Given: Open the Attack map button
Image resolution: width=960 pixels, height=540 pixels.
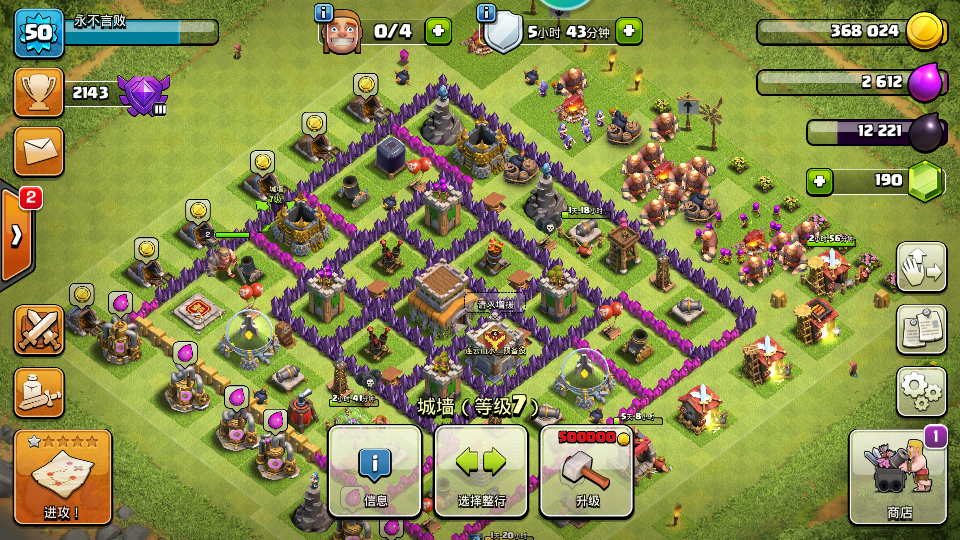Looking at the screenshot, I should point(62,477).
